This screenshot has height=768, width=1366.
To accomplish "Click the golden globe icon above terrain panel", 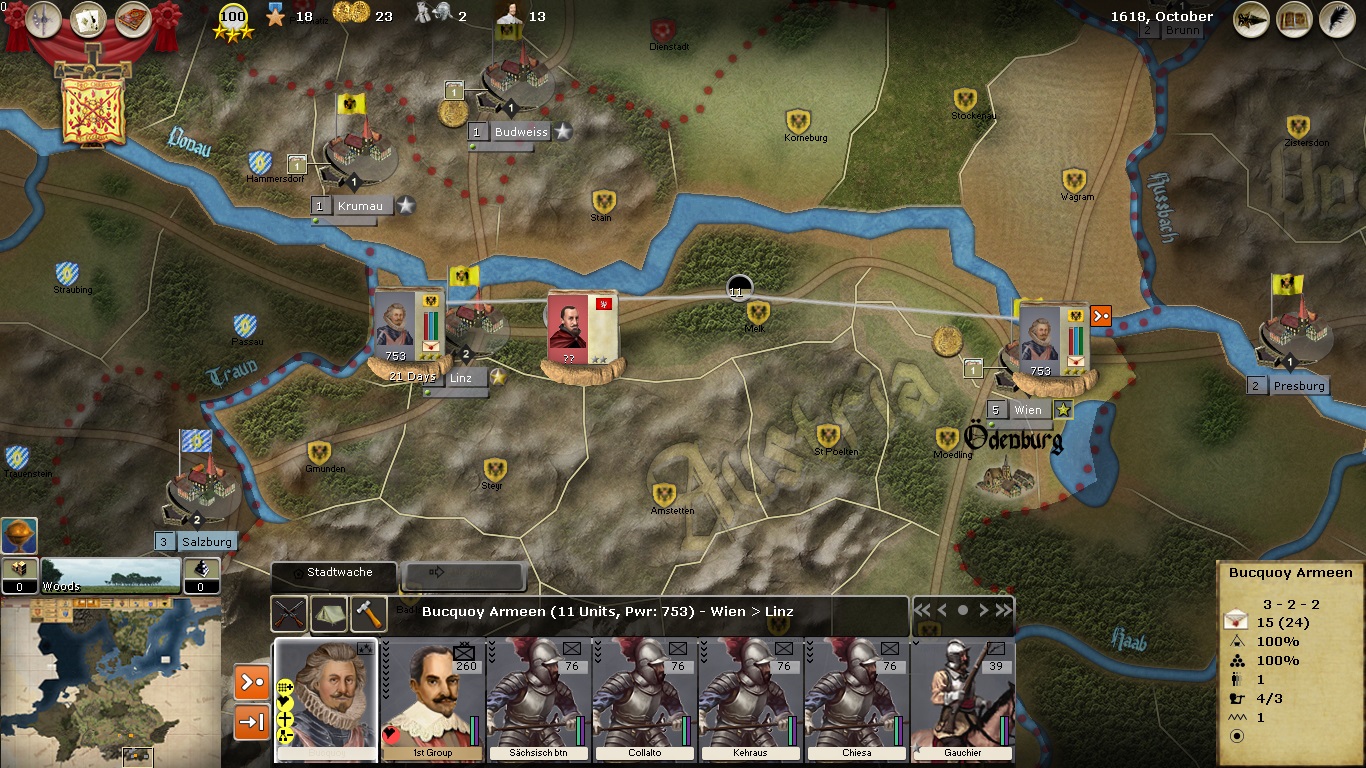I will [x=19, y=536].
